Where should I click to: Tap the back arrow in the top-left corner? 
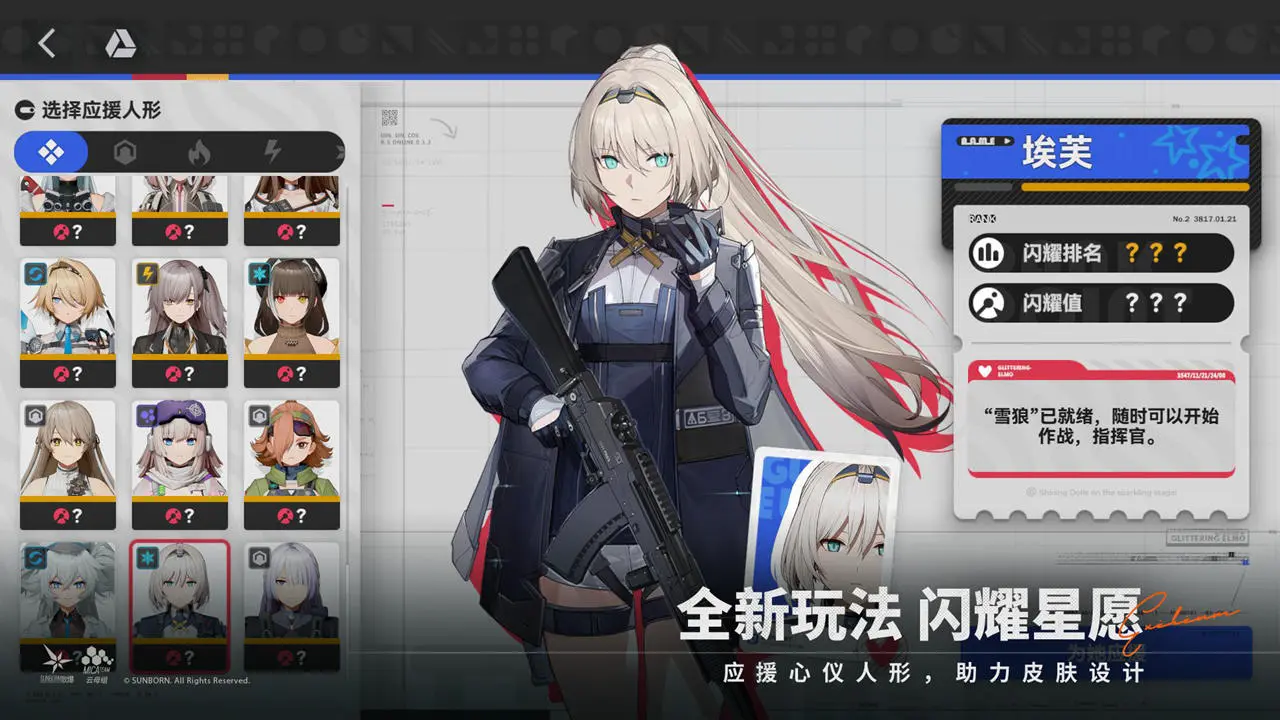click(47, 44)
